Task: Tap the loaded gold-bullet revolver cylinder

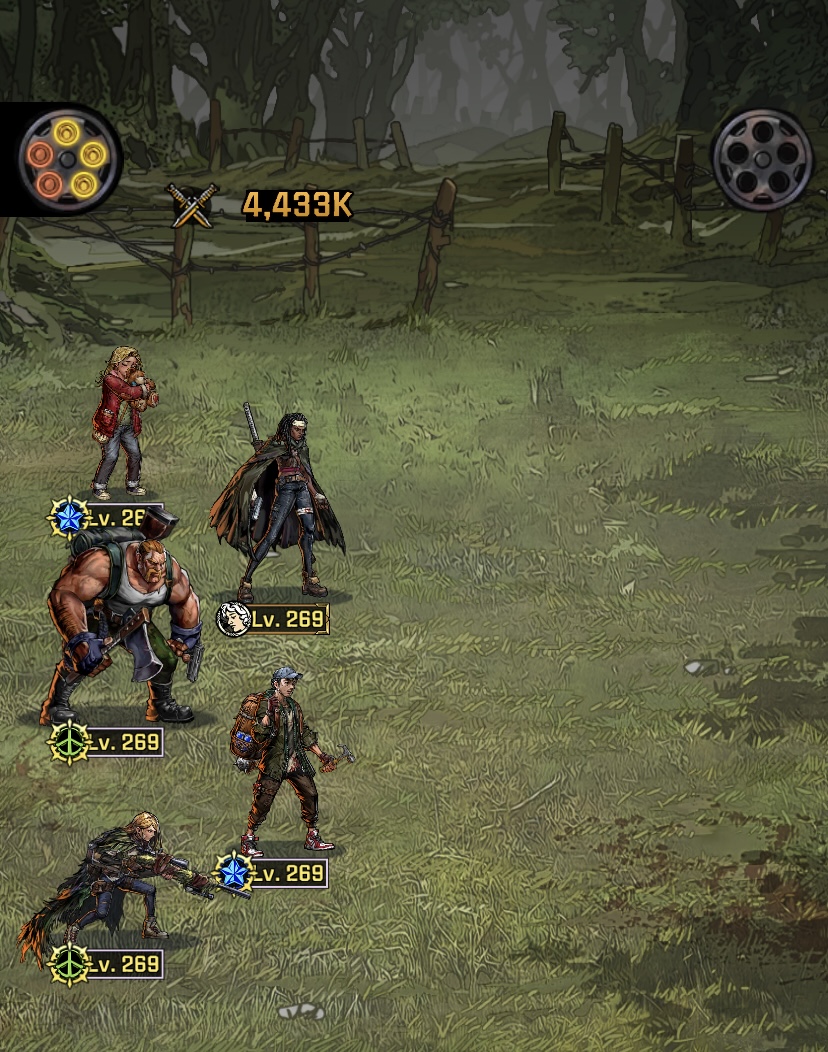Action: [x=69, y=158]
